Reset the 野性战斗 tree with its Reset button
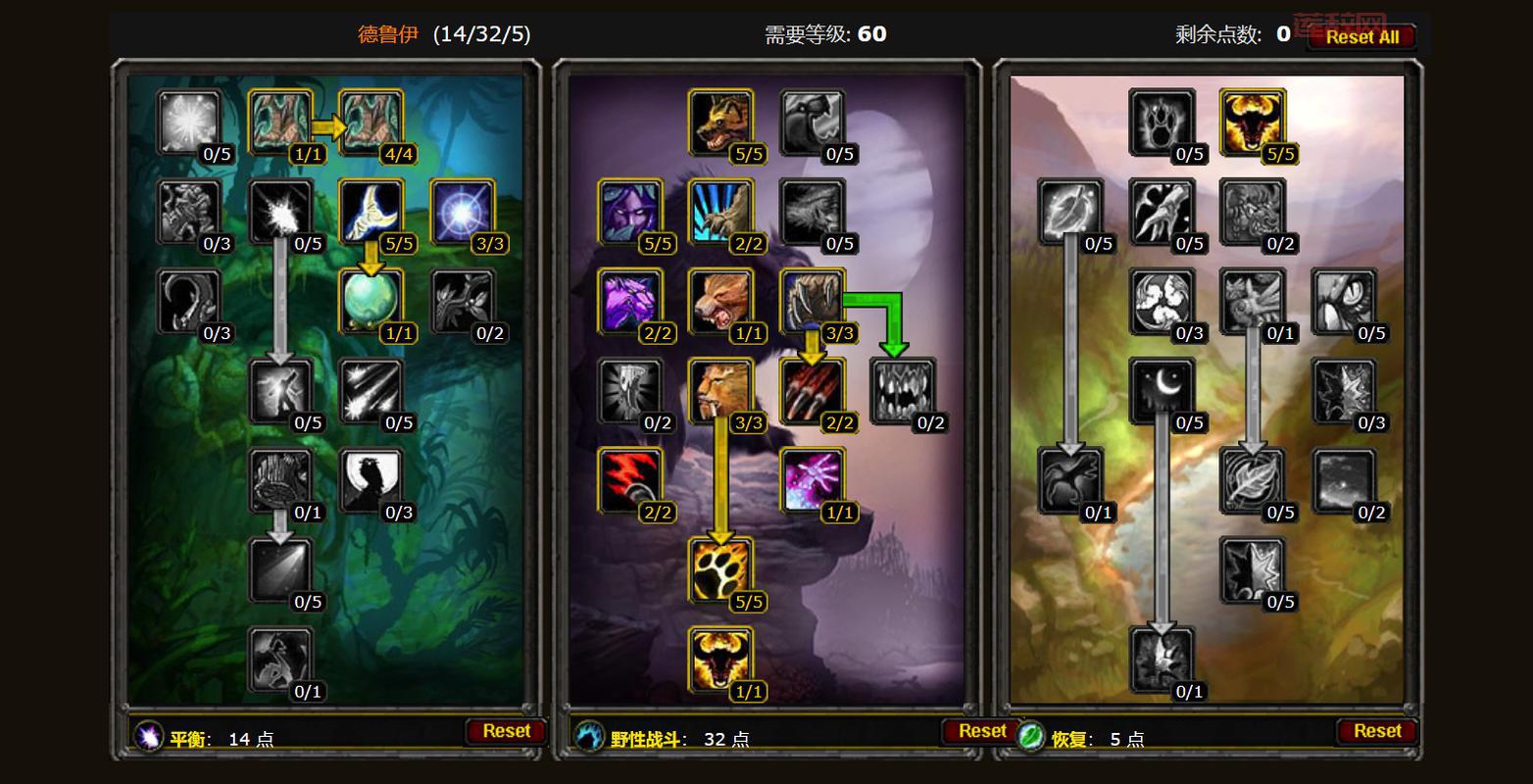The width and height of the screenshot is (1533, 784). point(981,730)
